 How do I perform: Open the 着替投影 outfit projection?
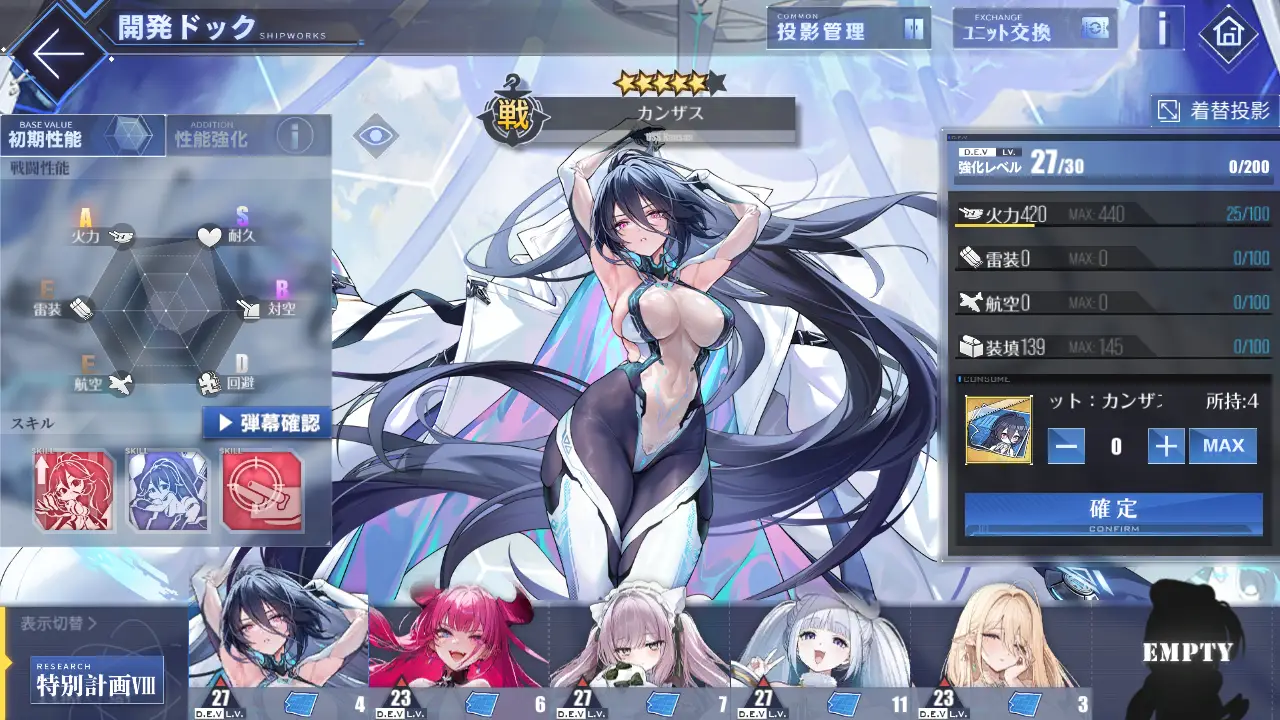pyautogui.click(x=1214, y=111)
